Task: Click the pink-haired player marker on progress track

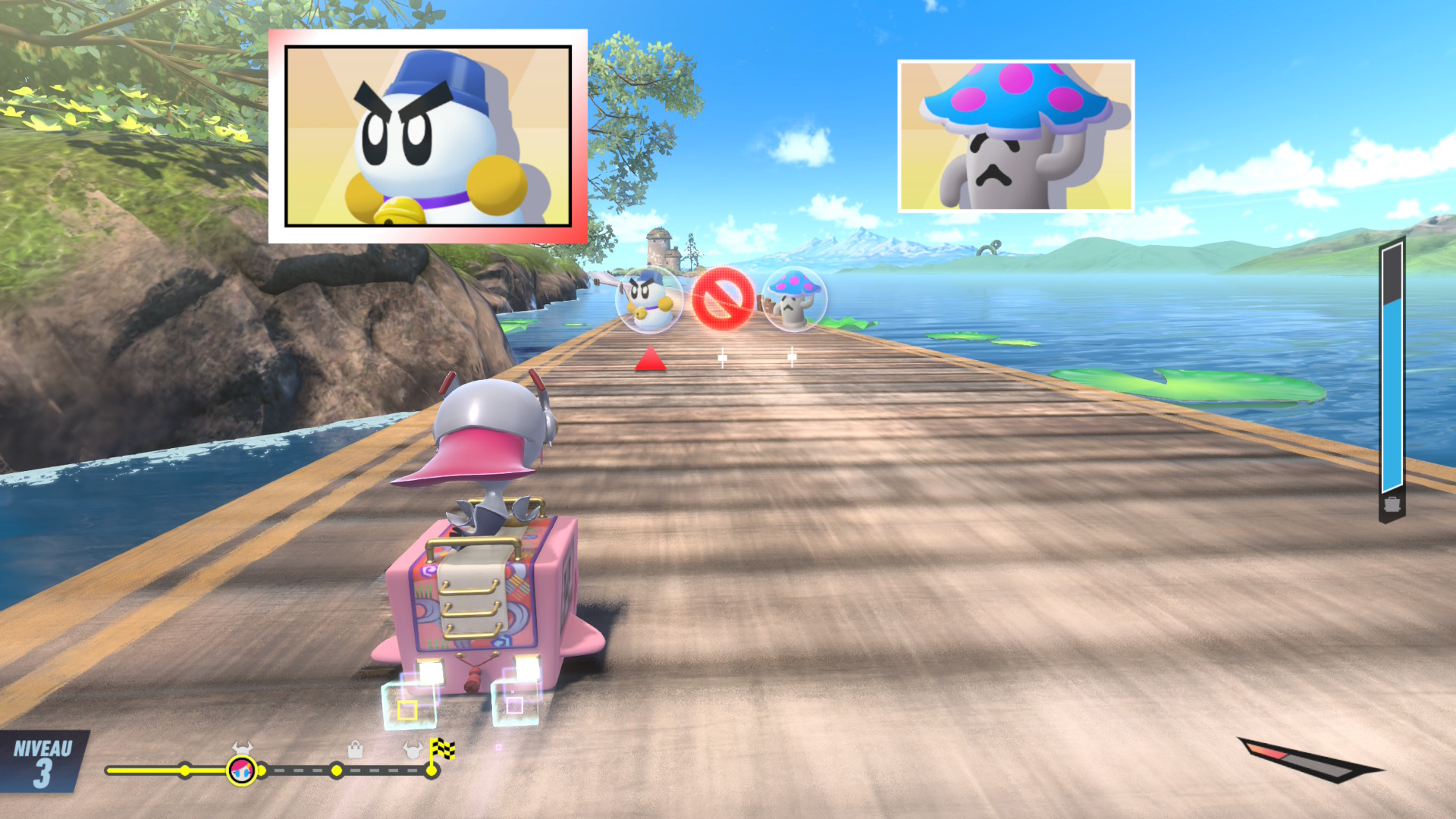Action: 242,770
